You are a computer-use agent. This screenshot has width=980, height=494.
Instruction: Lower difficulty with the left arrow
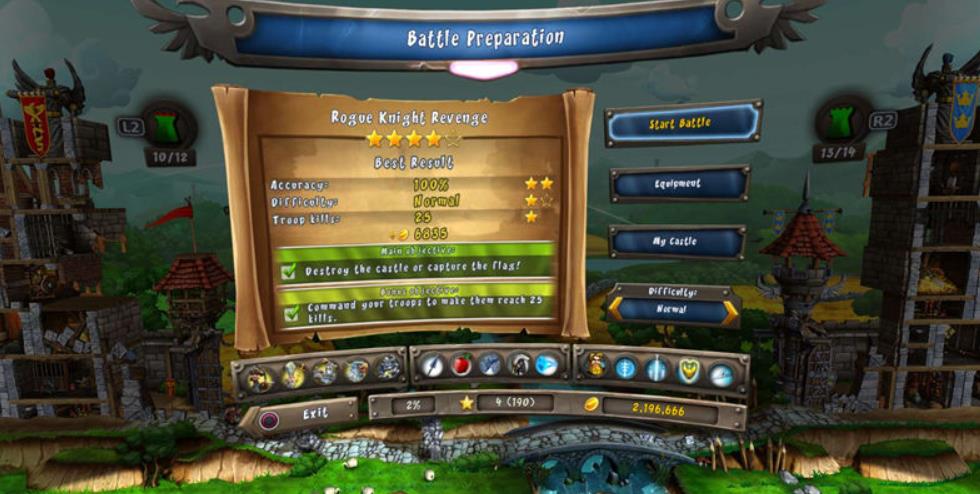617,312
